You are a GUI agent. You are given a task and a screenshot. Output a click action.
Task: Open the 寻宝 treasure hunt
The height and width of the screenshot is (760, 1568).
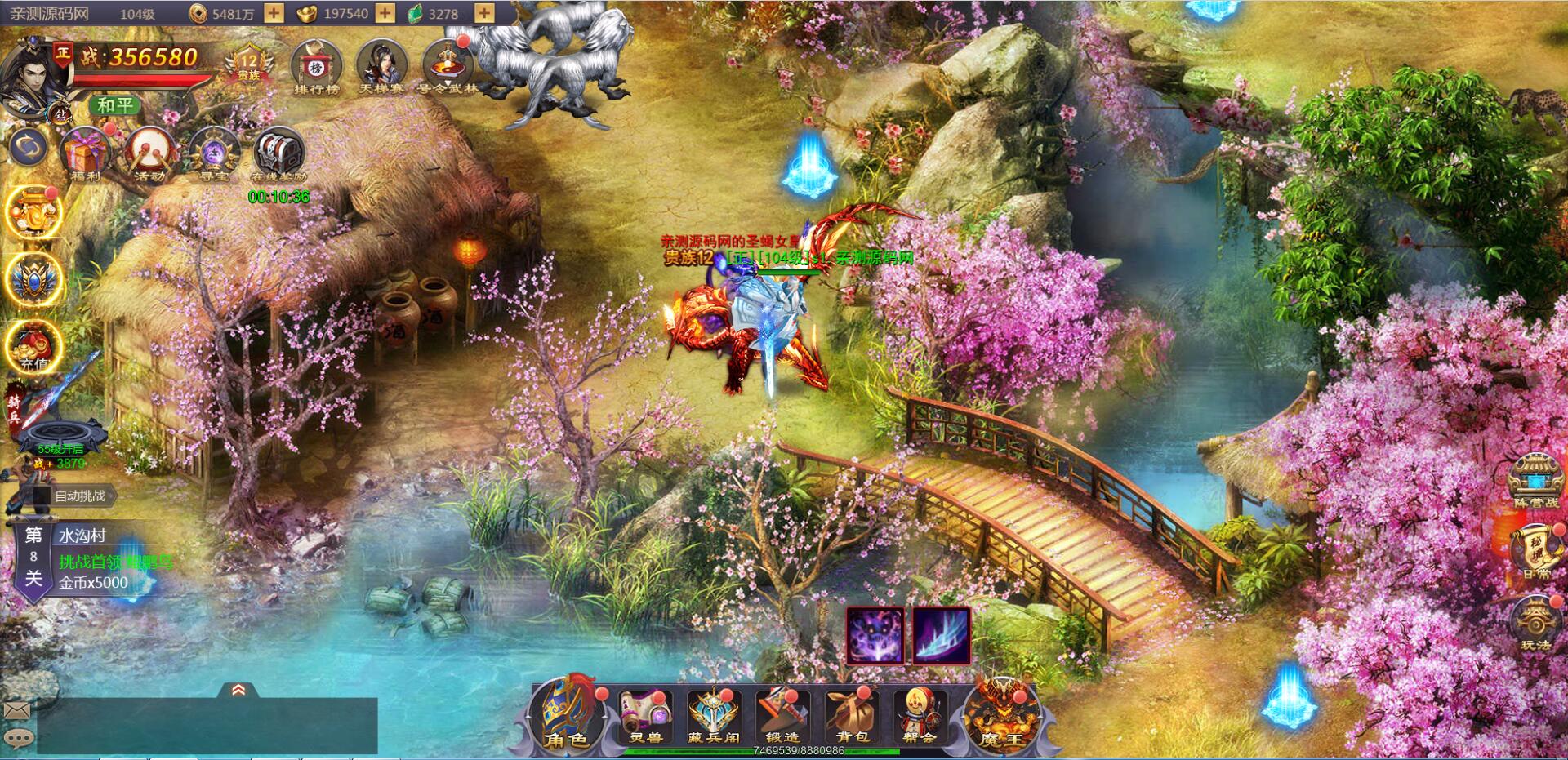213,153
